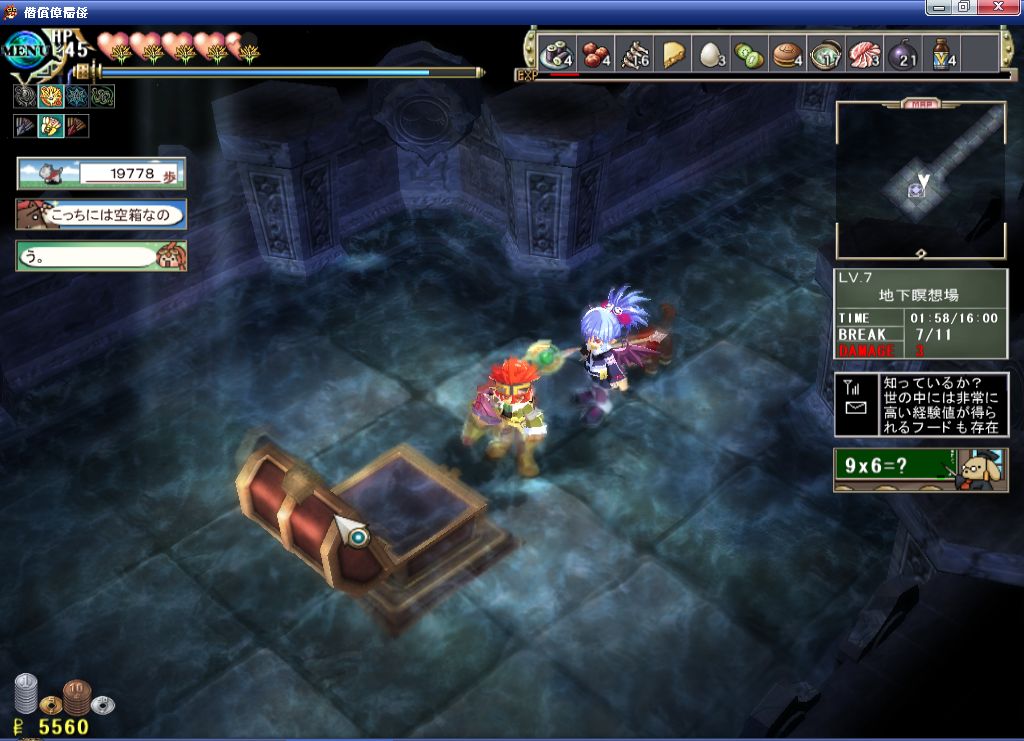1024x741 pixels.
Task: Select the highlighted yellow fan attack icon
Action: point(51,126)
